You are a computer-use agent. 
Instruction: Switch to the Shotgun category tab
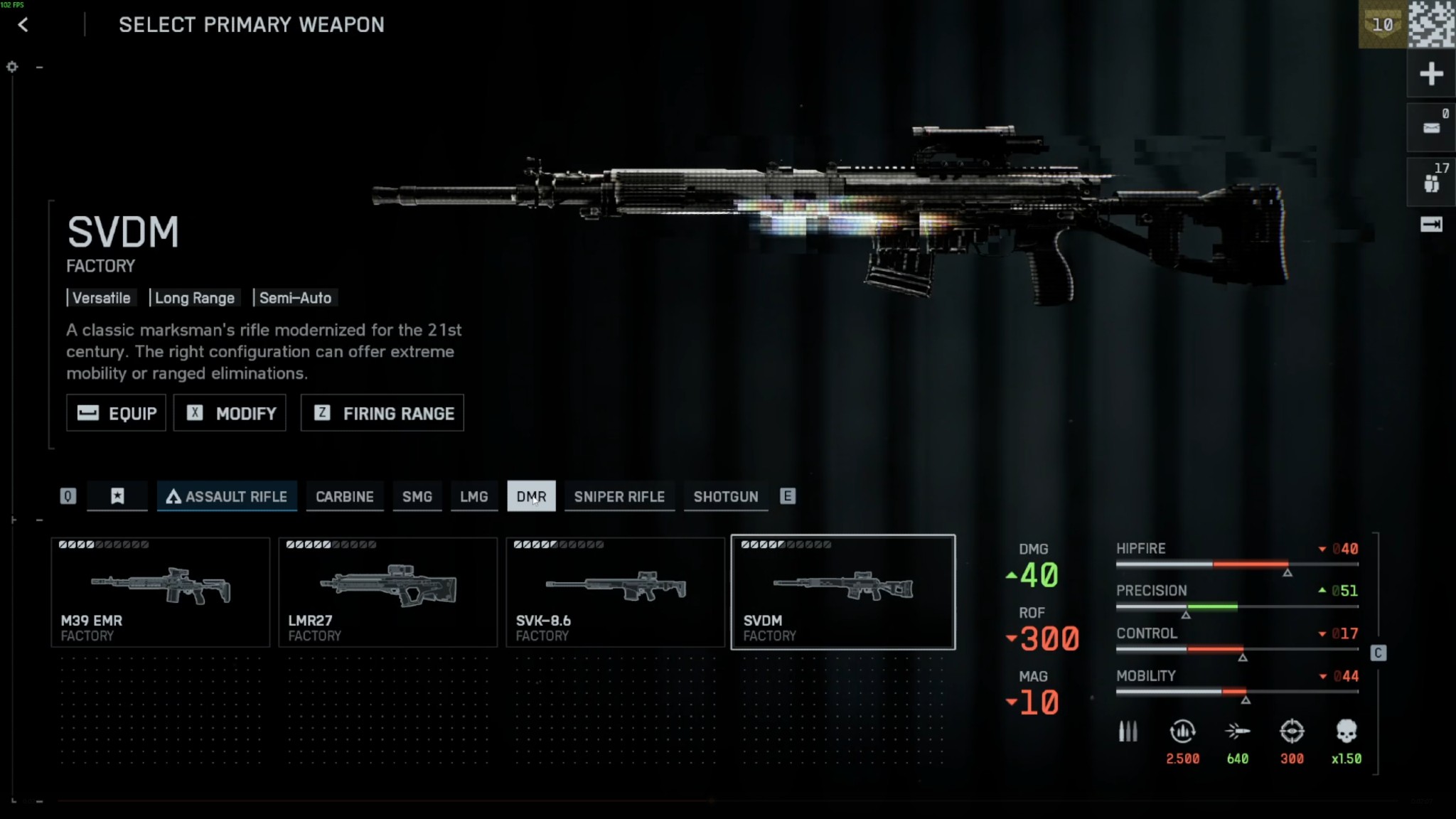click(724, 496)
